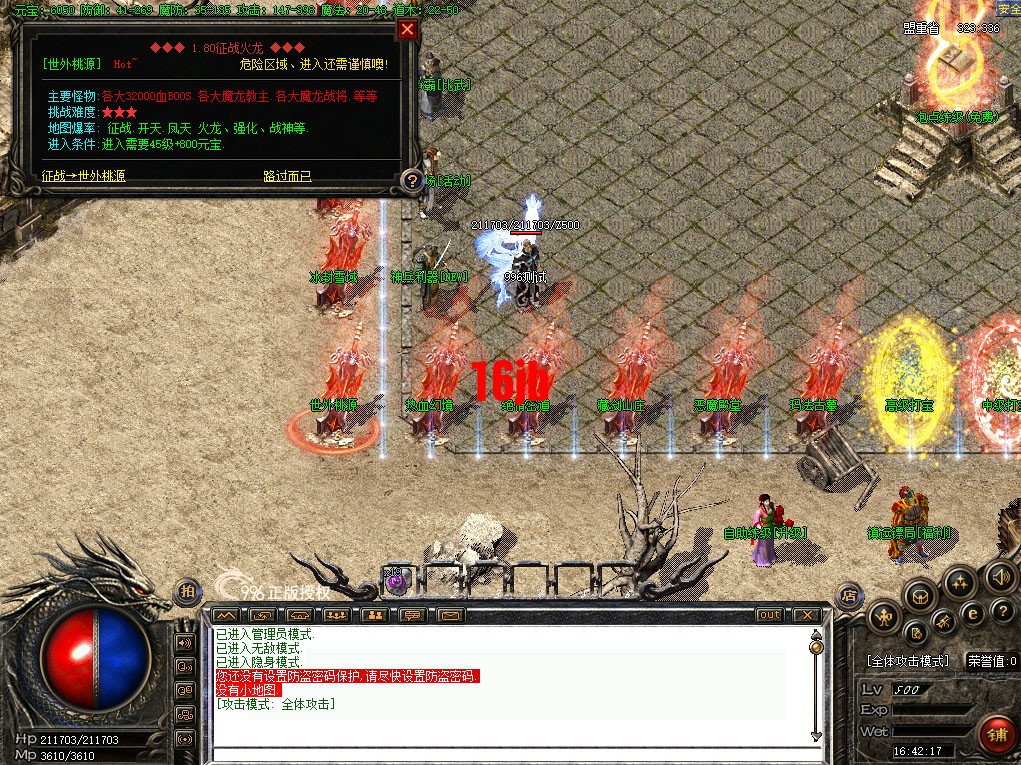
Task: Open the 店 shop button
Action: pyautogui.click(x=849, y=594)
